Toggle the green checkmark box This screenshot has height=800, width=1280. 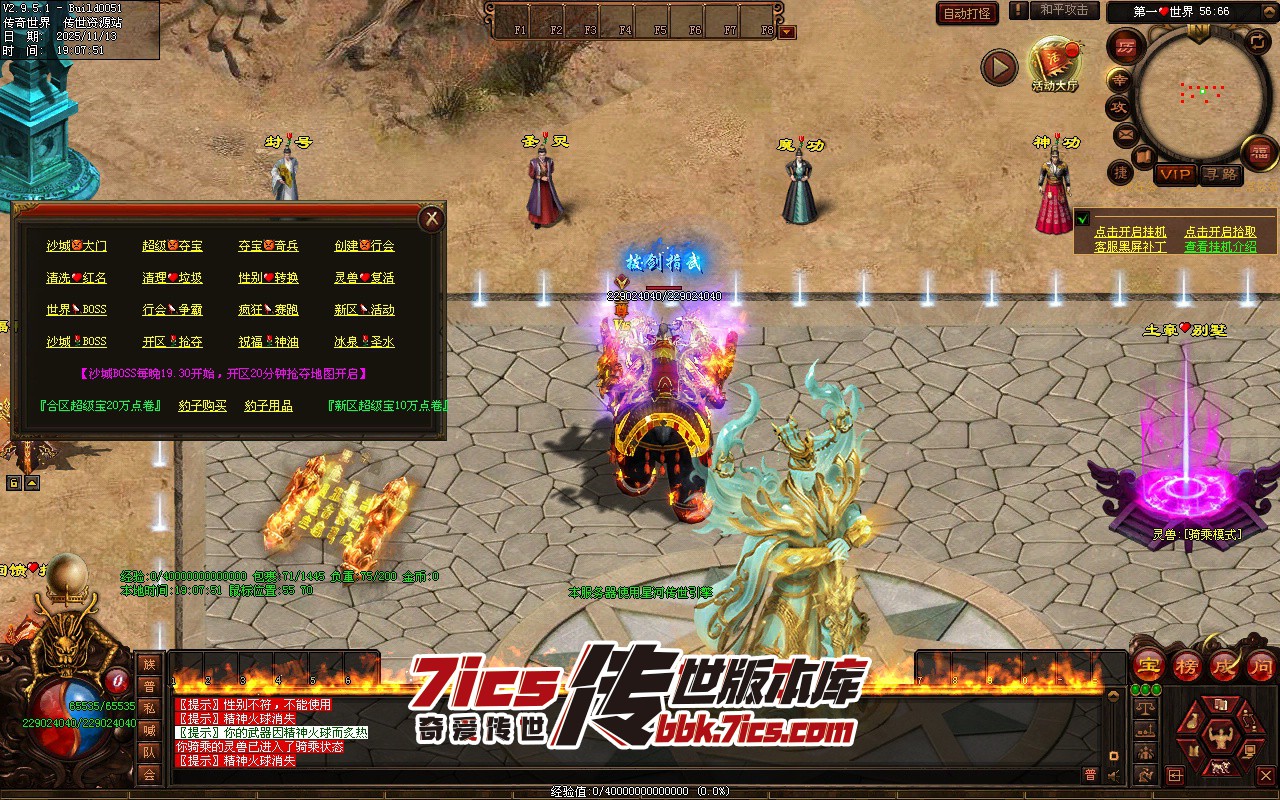pyautogui.click(x=1082, y=219)
